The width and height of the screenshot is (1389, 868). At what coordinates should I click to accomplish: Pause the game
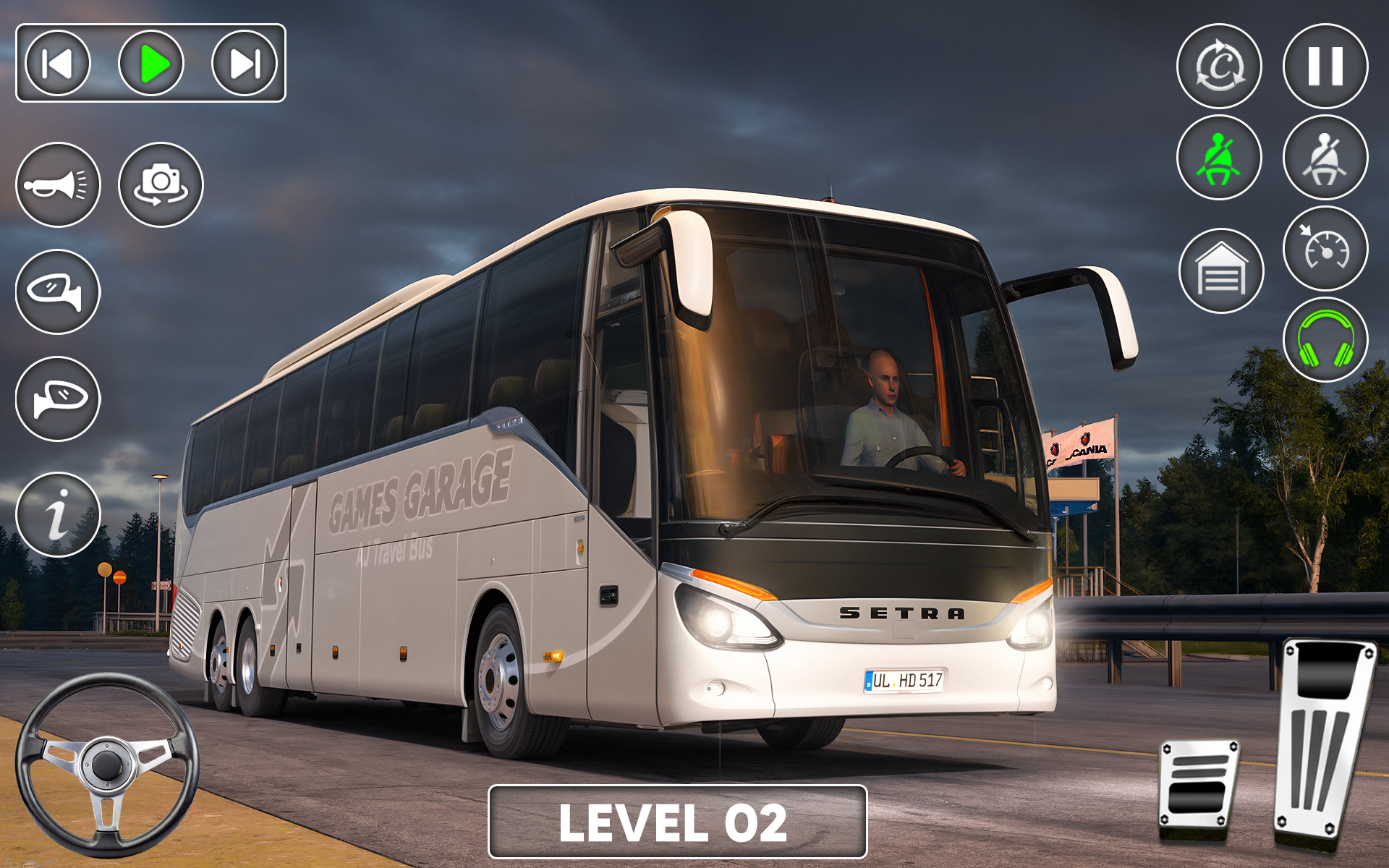[1326, 67]
